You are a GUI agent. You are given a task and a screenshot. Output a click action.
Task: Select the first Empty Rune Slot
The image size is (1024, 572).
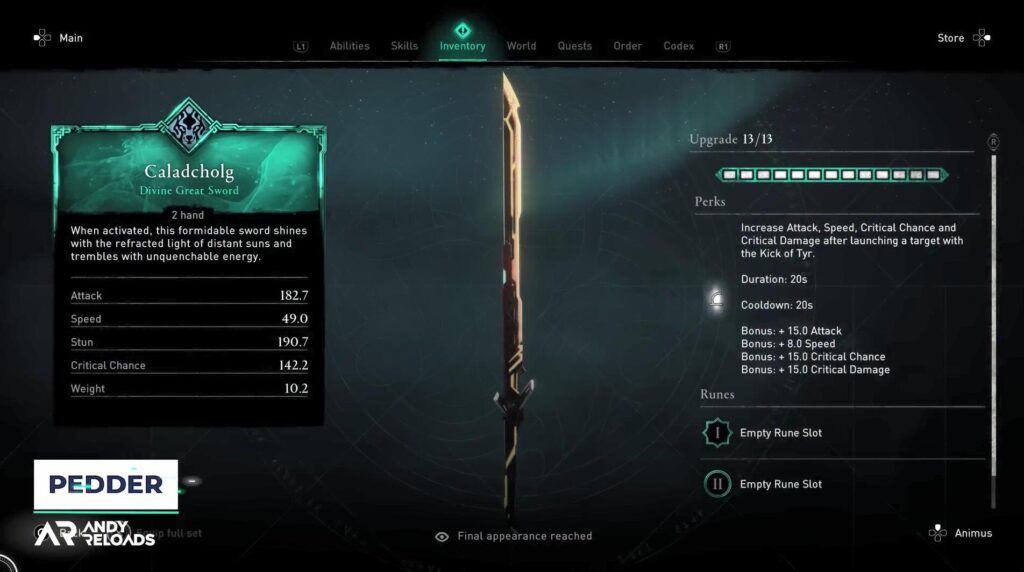click(780, 433)
